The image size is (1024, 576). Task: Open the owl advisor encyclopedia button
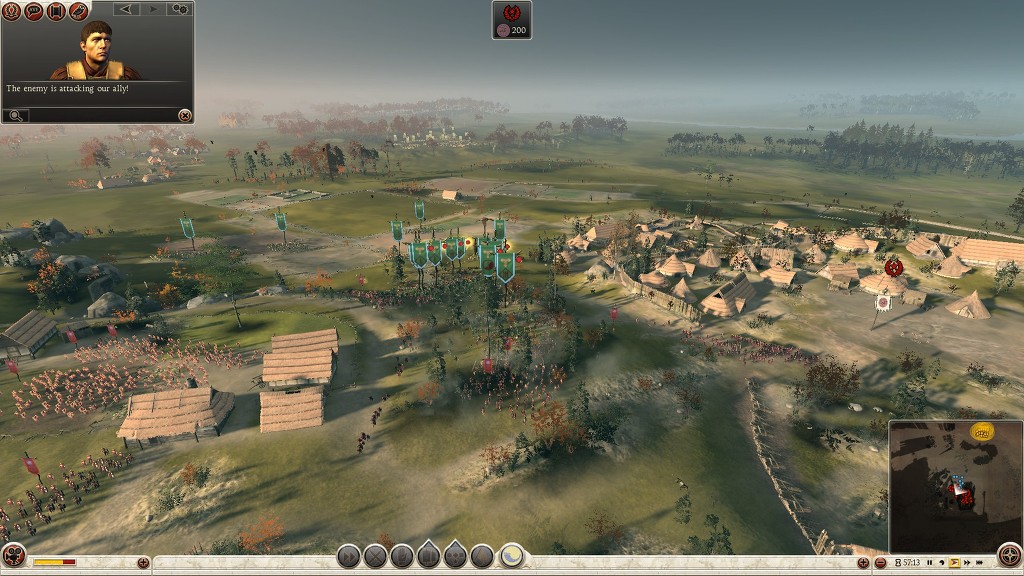(x=78, y=11)
